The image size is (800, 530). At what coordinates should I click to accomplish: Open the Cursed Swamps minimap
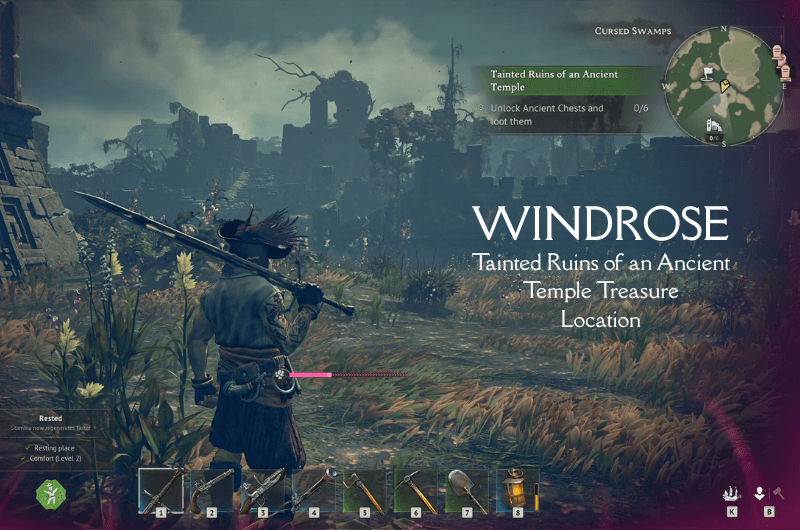coord(723,86)
